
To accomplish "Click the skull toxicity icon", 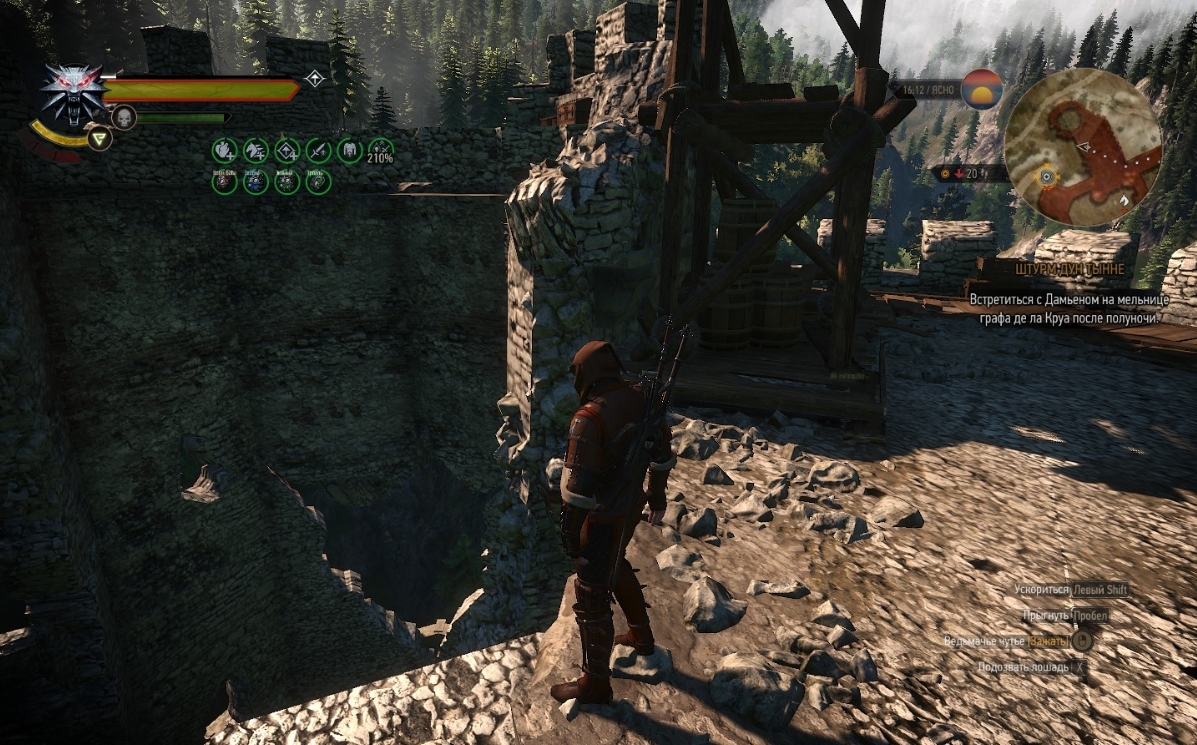I will point(124,118).
